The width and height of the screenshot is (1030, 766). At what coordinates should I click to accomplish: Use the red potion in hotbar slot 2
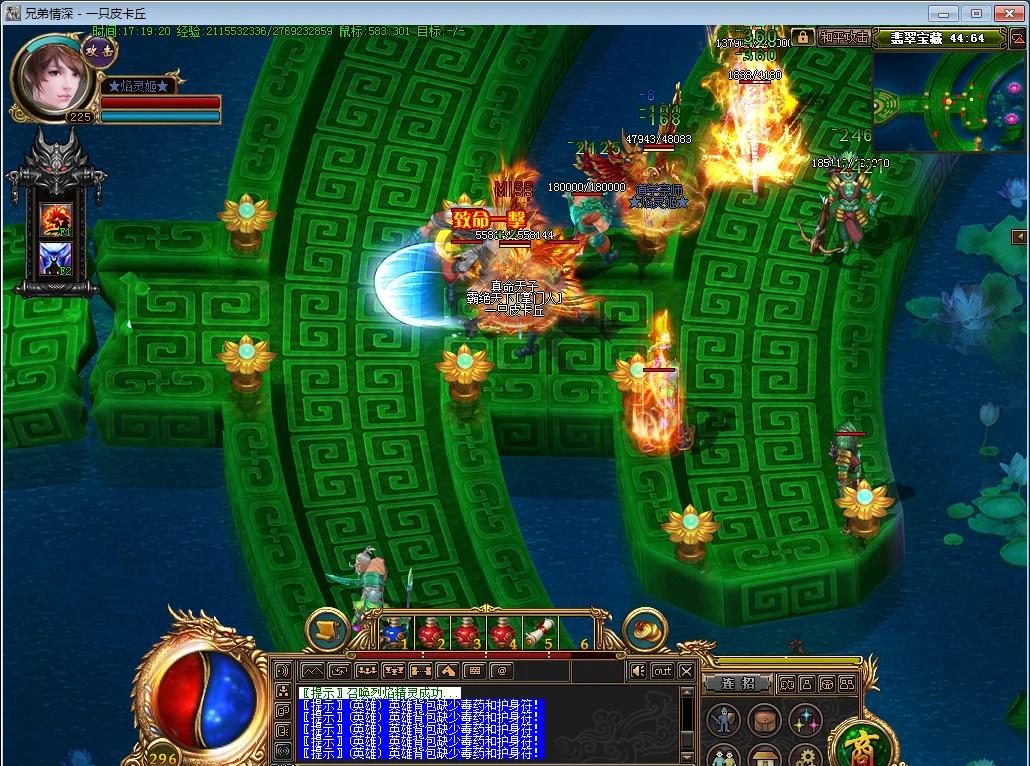431,632
